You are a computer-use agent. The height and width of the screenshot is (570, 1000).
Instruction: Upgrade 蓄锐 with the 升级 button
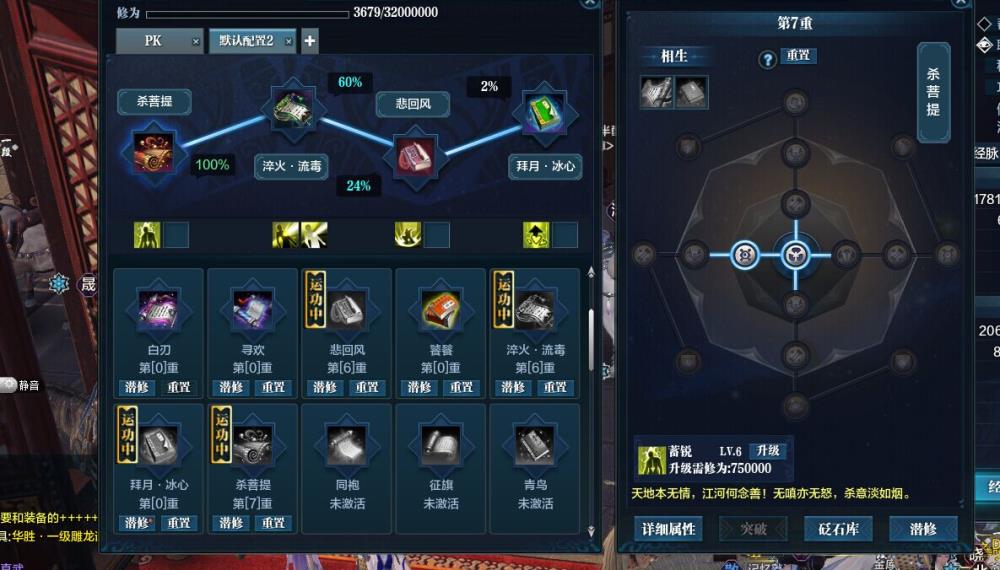767,451
